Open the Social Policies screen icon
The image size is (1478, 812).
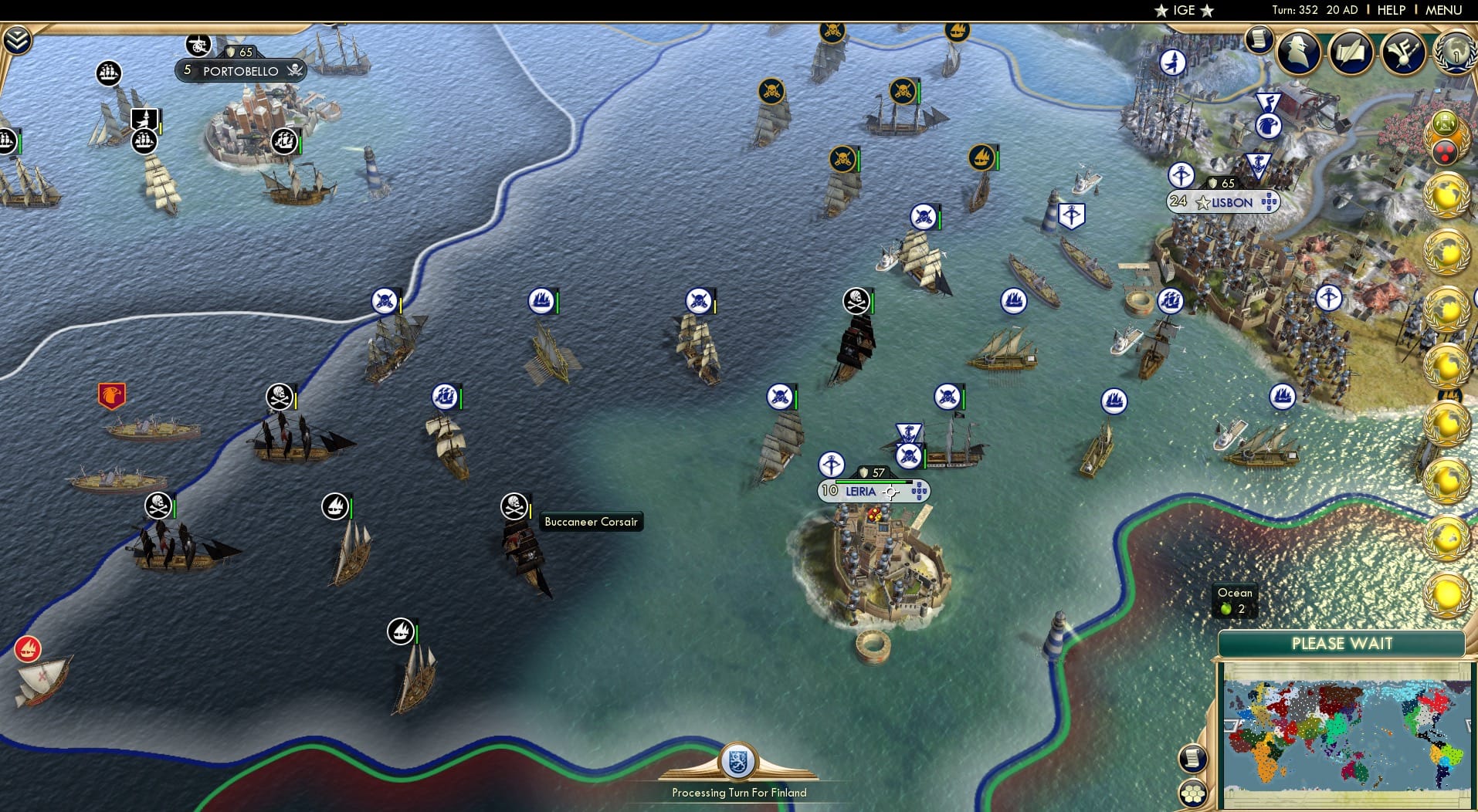(x=1405, y=54)
